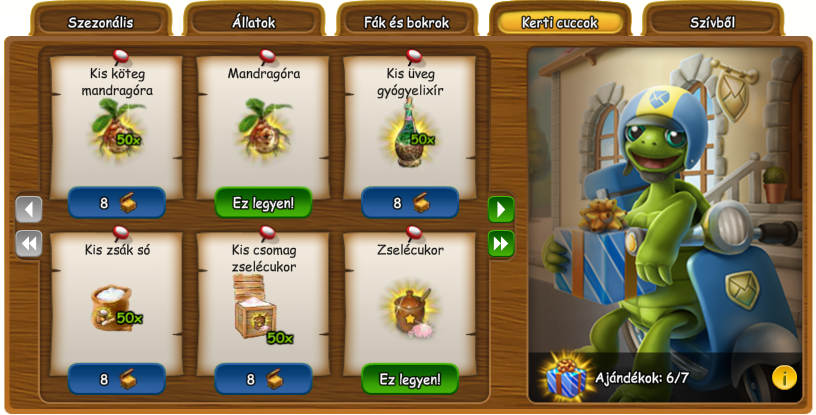Open the yellow info button
The height and width of the screenshot is (415, 816).
pyautogui.click(x=784, y=377)
